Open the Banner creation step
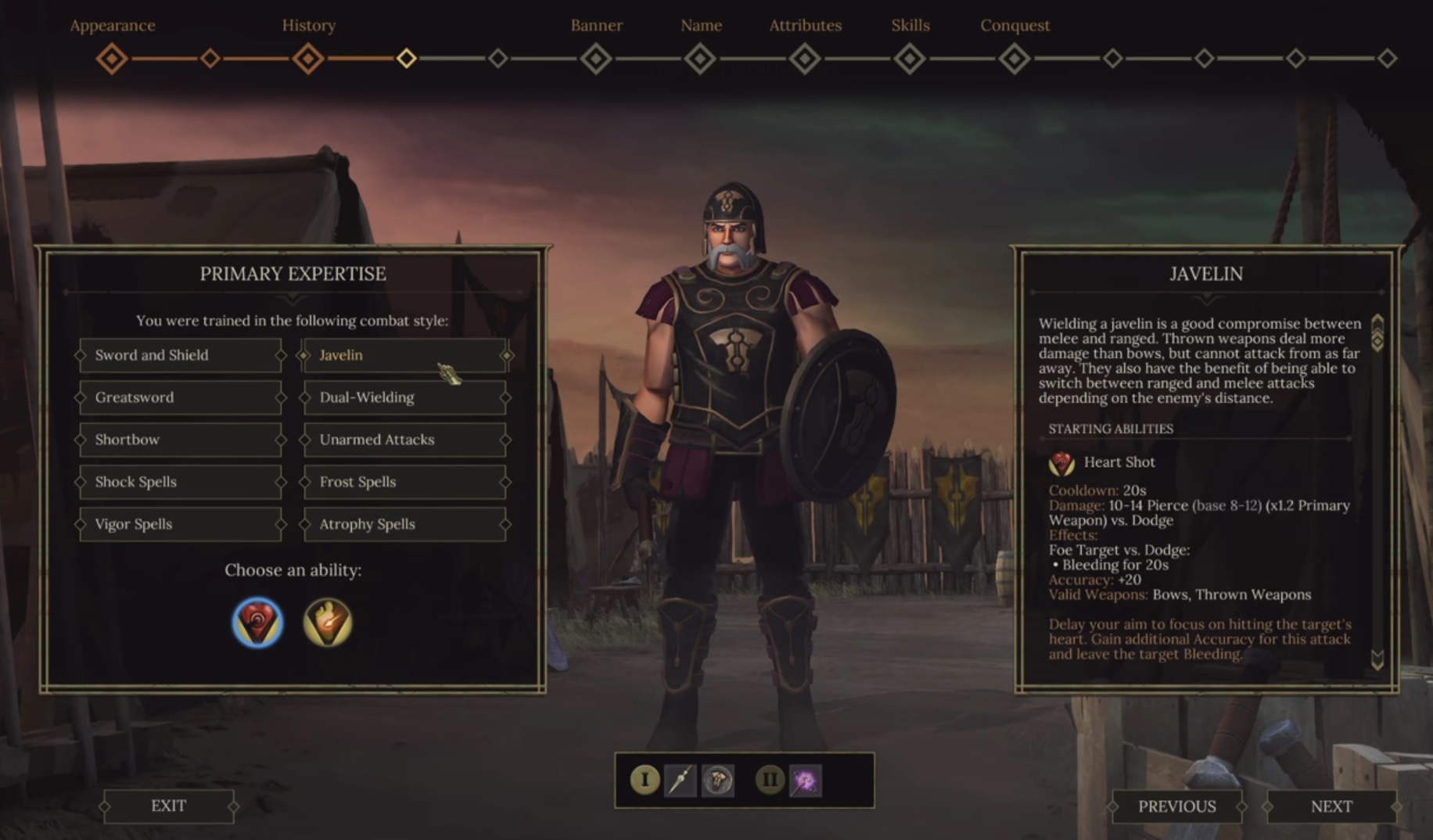Image resolution: width=1433 pixels, height=840 pixels. 596,59
